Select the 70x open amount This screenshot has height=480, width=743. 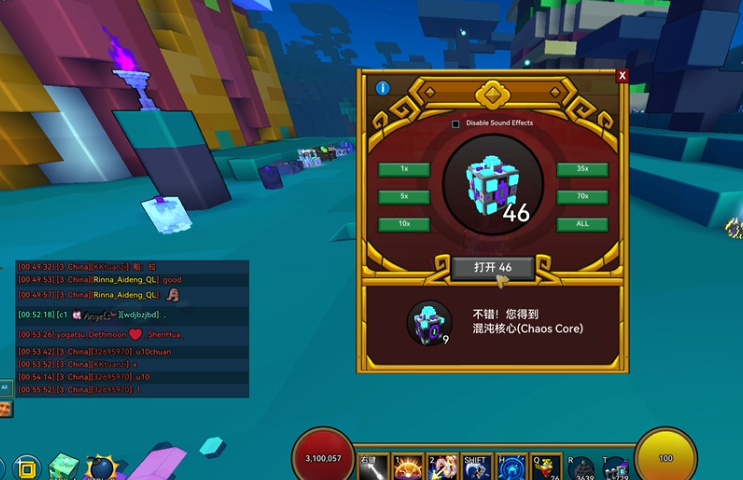coord(582,197)
